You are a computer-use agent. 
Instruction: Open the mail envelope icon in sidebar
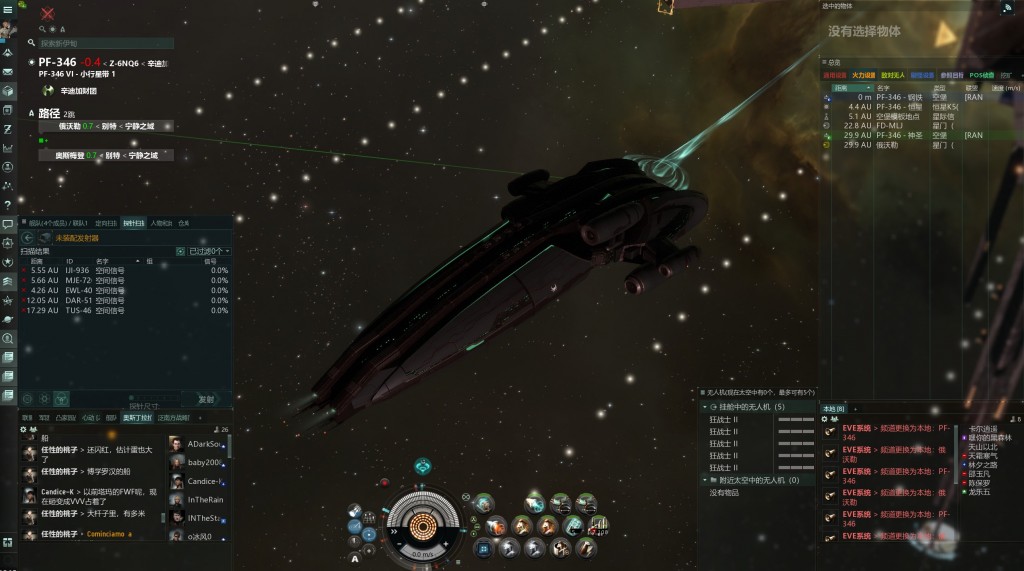pos(8,72)
